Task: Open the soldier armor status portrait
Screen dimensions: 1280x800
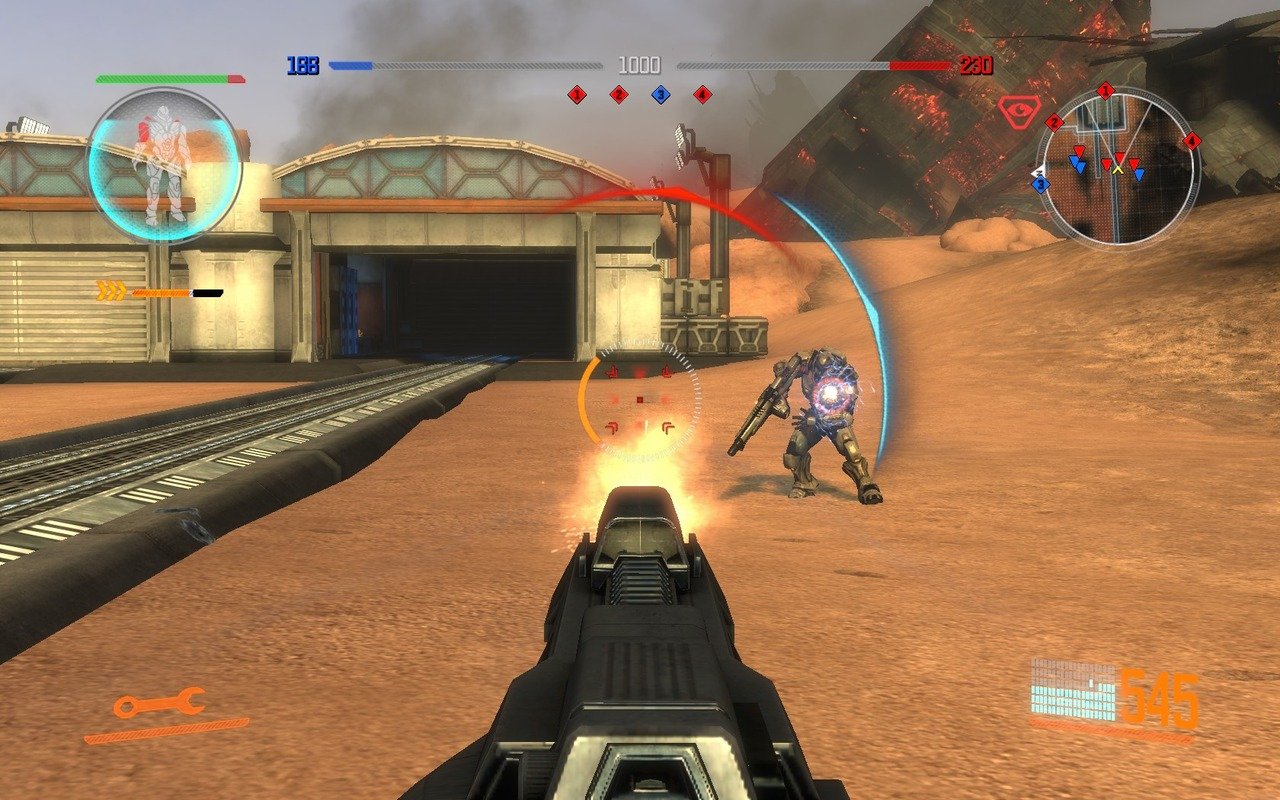Action: click(x=164, y=165)
